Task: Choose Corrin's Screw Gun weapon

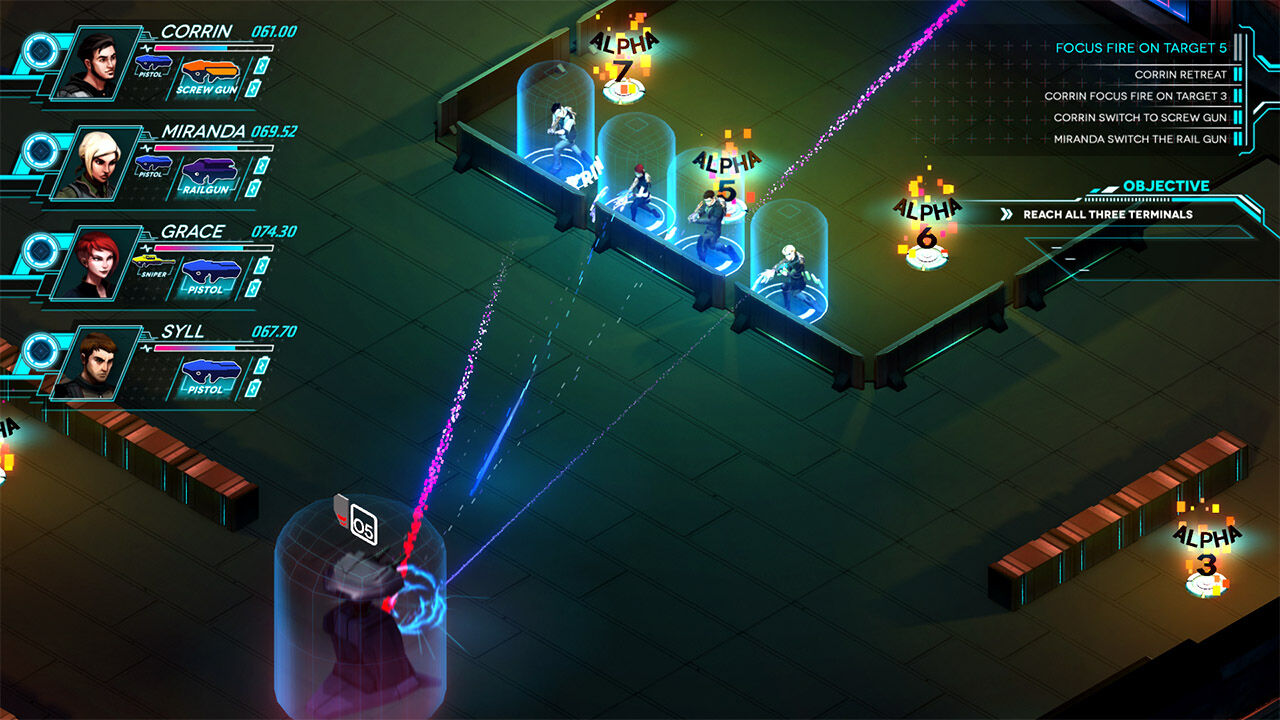Action: [x=208, y=76]
